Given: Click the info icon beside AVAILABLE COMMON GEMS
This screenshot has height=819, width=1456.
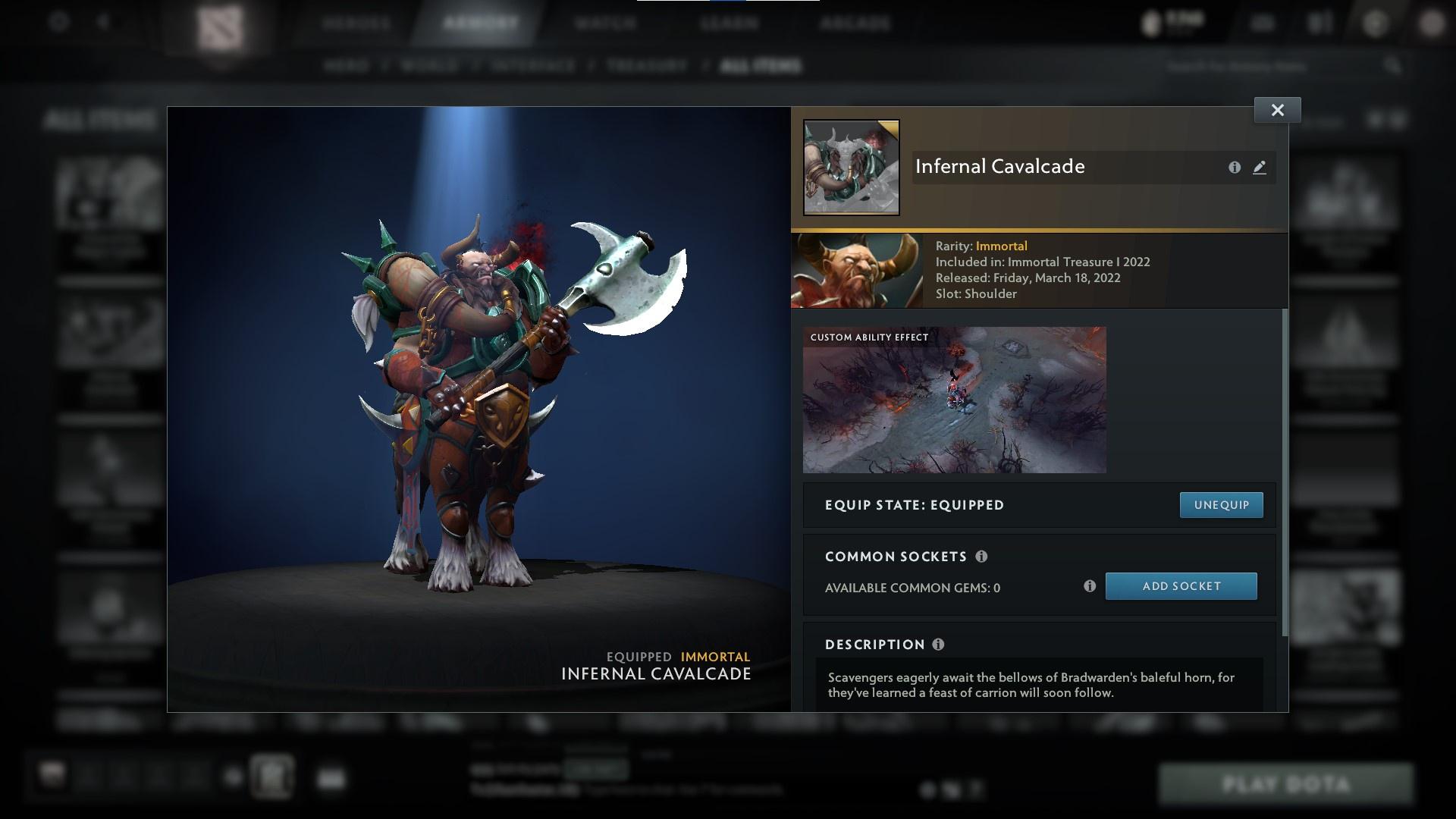Looking at the screenshot, I should pos(1090,585).
